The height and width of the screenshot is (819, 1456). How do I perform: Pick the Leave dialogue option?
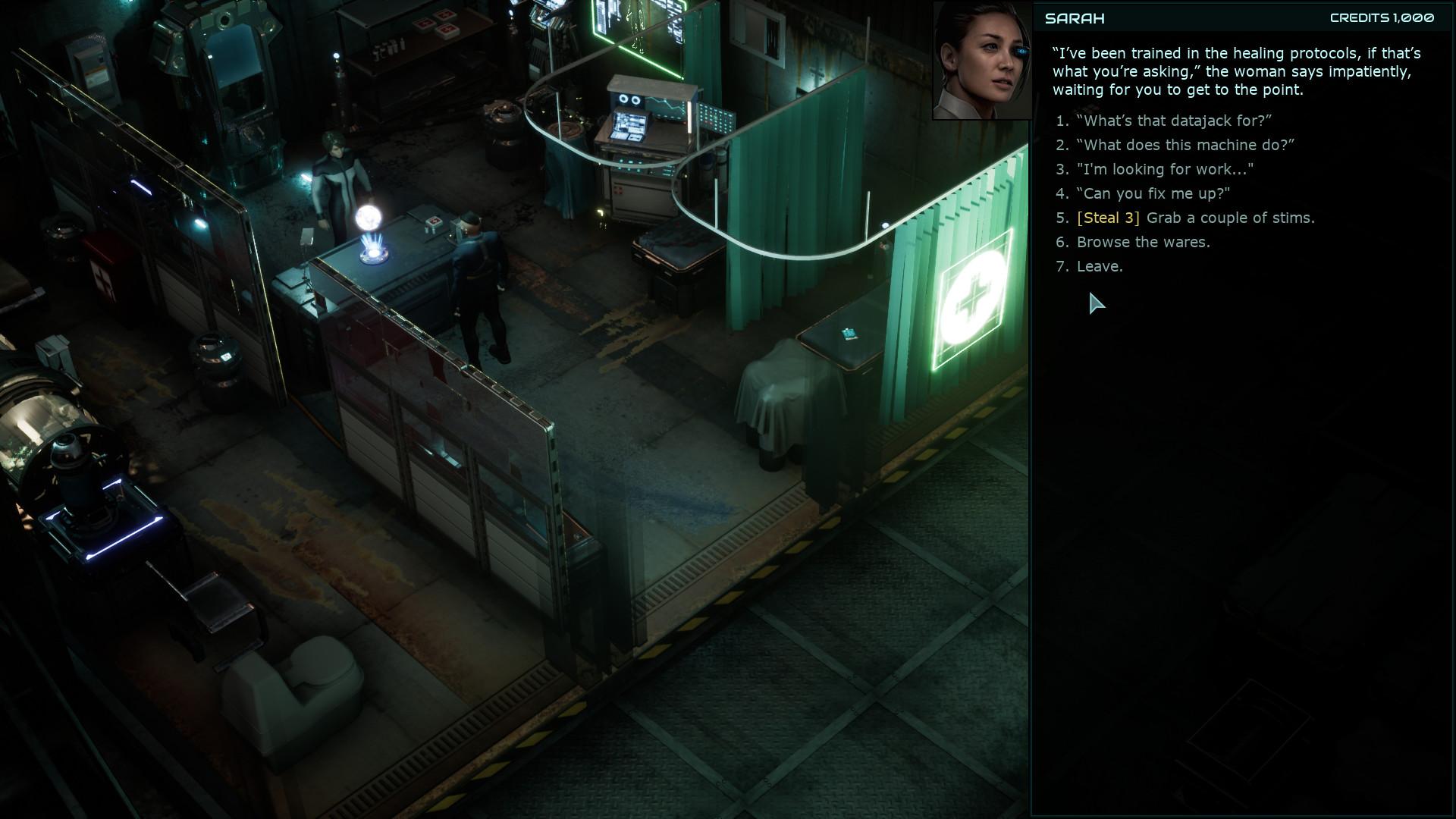[x=1100, y=266]
